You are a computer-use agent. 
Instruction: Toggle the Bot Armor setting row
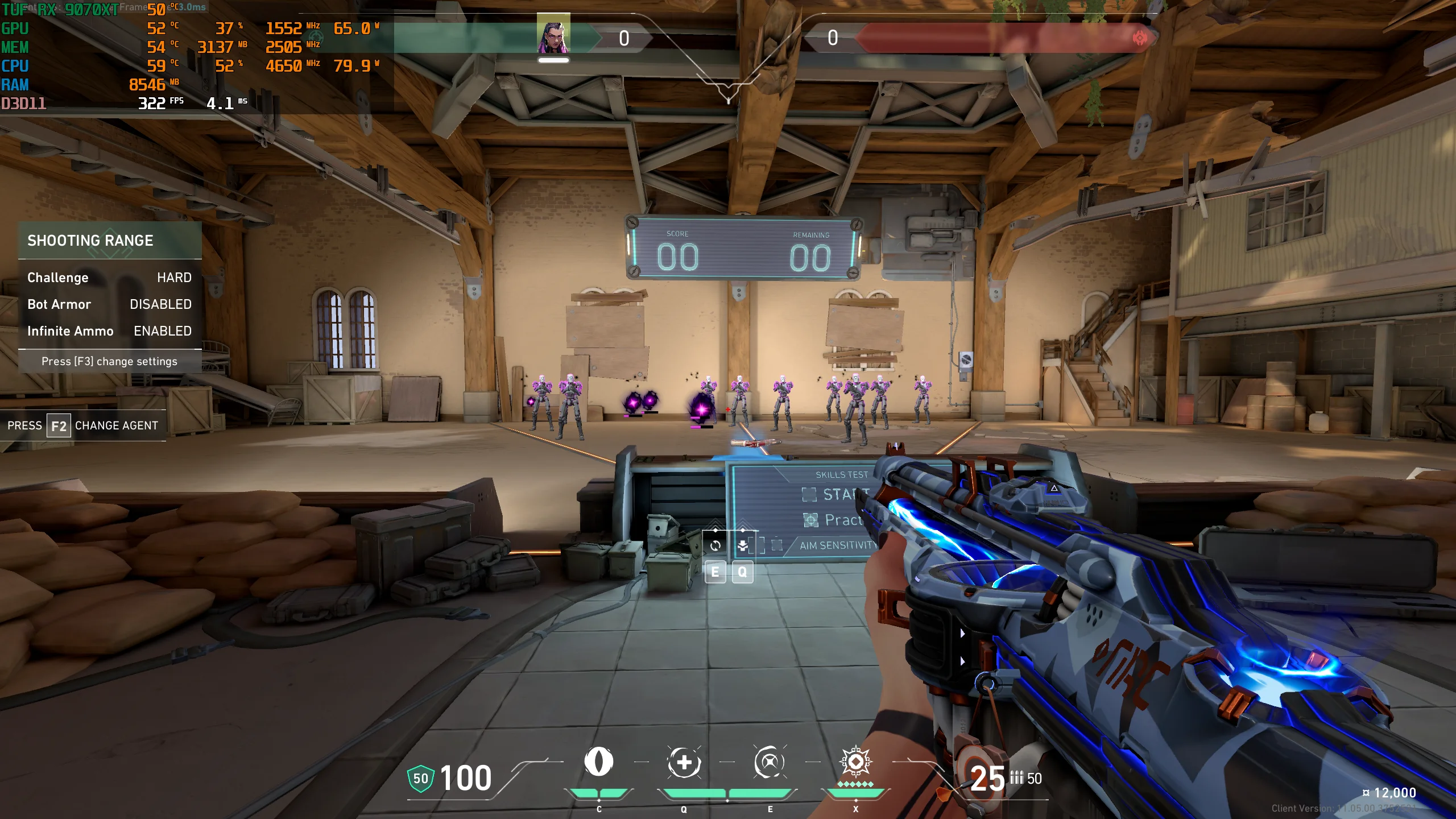(109, 304)
